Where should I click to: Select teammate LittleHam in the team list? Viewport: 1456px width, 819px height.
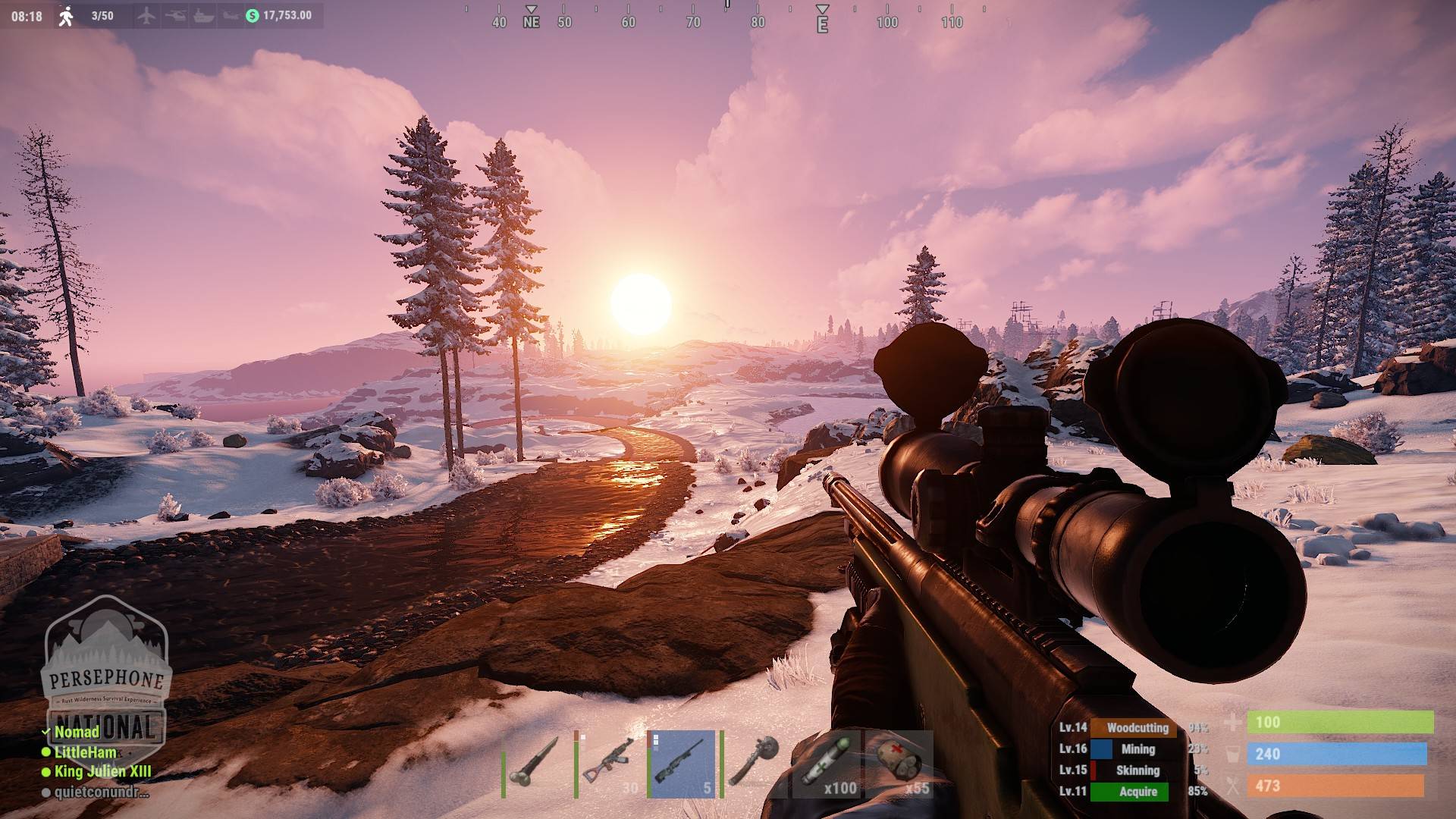[85, 752]
